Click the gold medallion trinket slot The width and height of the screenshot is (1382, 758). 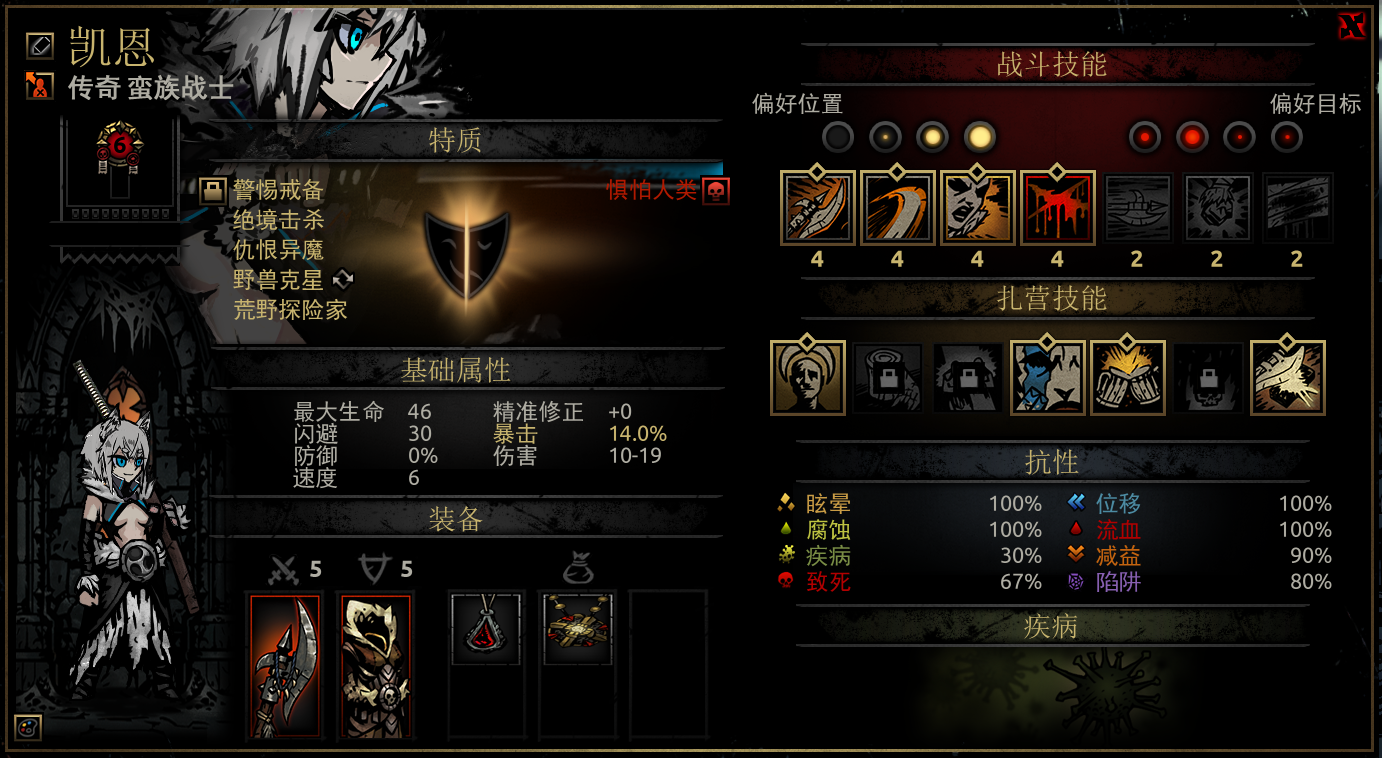[x=577, y=628]
